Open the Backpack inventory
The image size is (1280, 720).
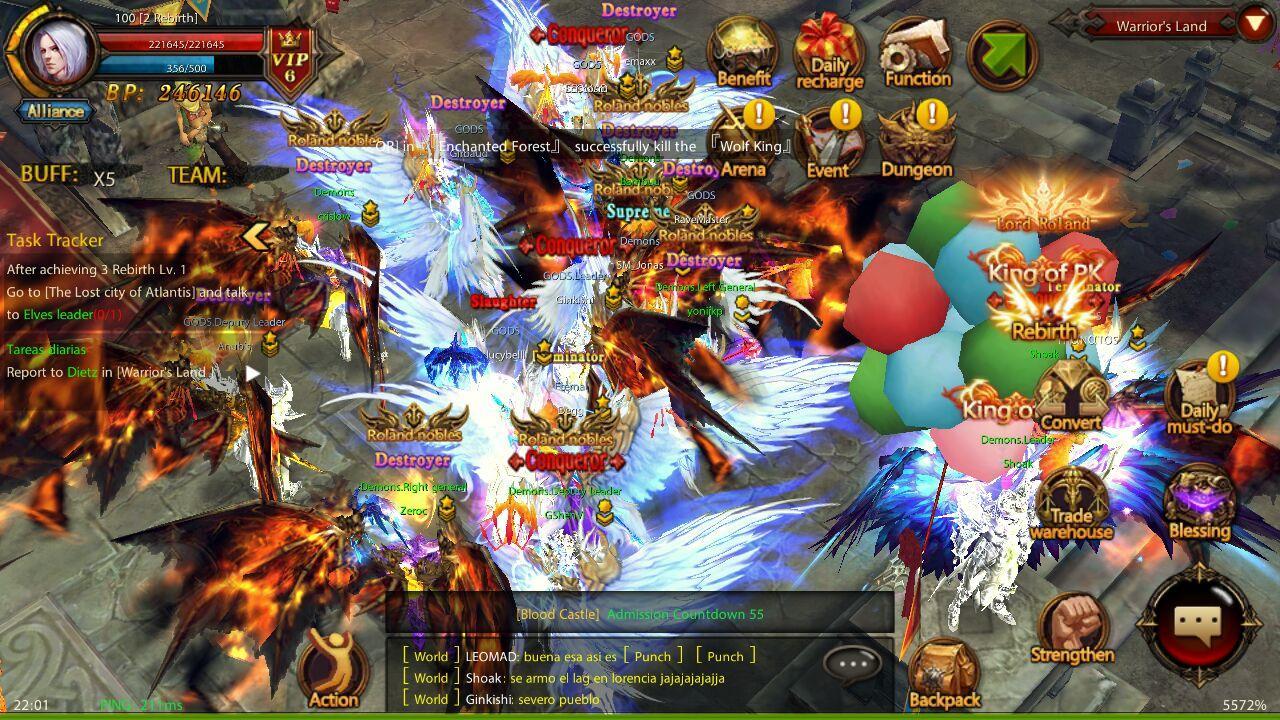[943, 675]
